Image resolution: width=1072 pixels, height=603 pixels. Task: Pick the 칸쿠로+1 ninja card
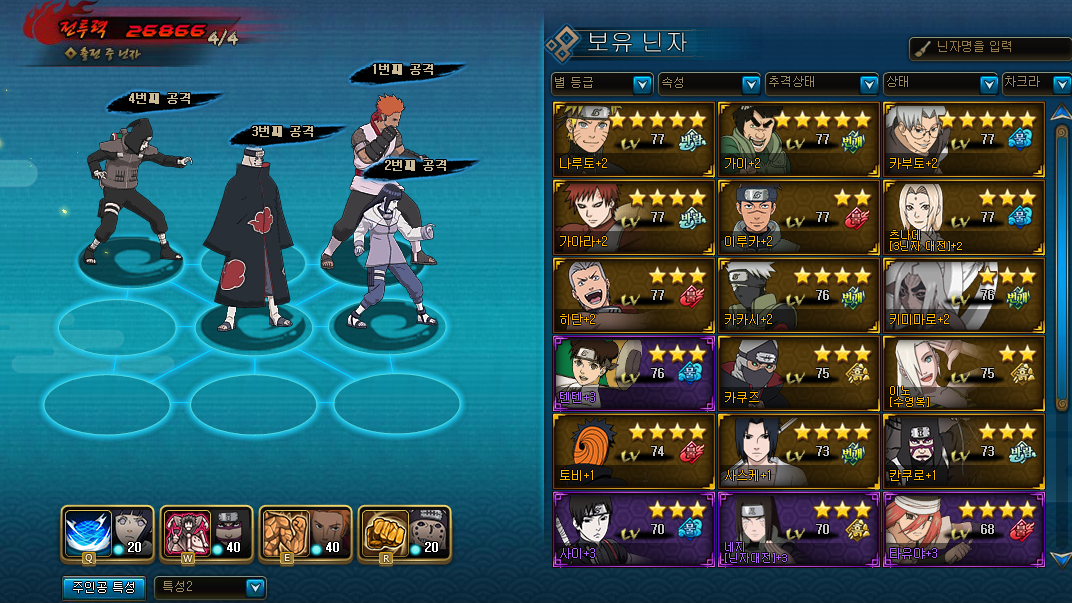964,450
